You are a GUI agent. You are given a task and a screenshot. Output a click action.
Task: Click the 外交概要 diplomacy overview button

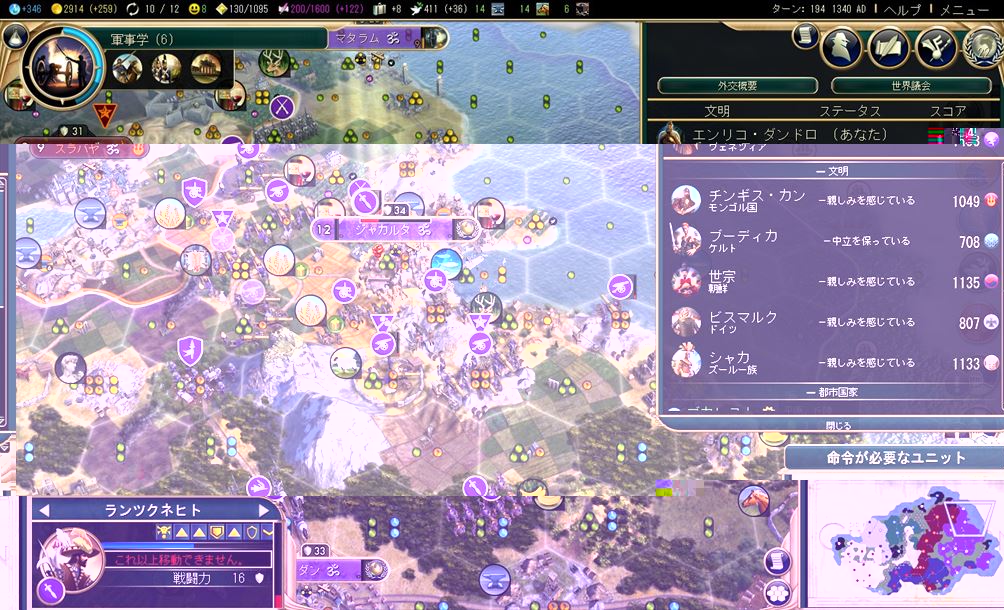click(737, 86)
